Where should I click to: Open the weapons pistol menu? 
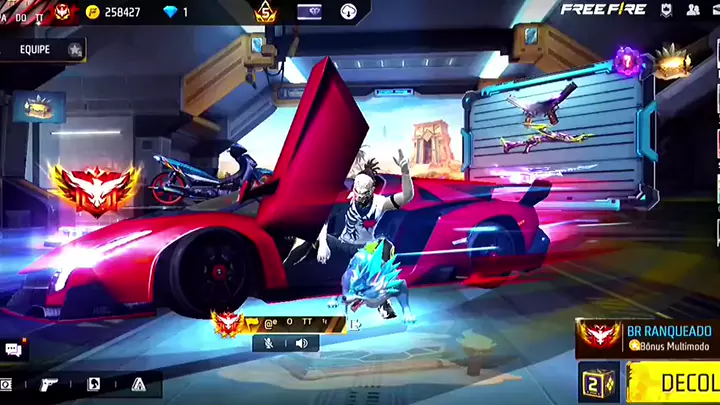click(48, 384)
